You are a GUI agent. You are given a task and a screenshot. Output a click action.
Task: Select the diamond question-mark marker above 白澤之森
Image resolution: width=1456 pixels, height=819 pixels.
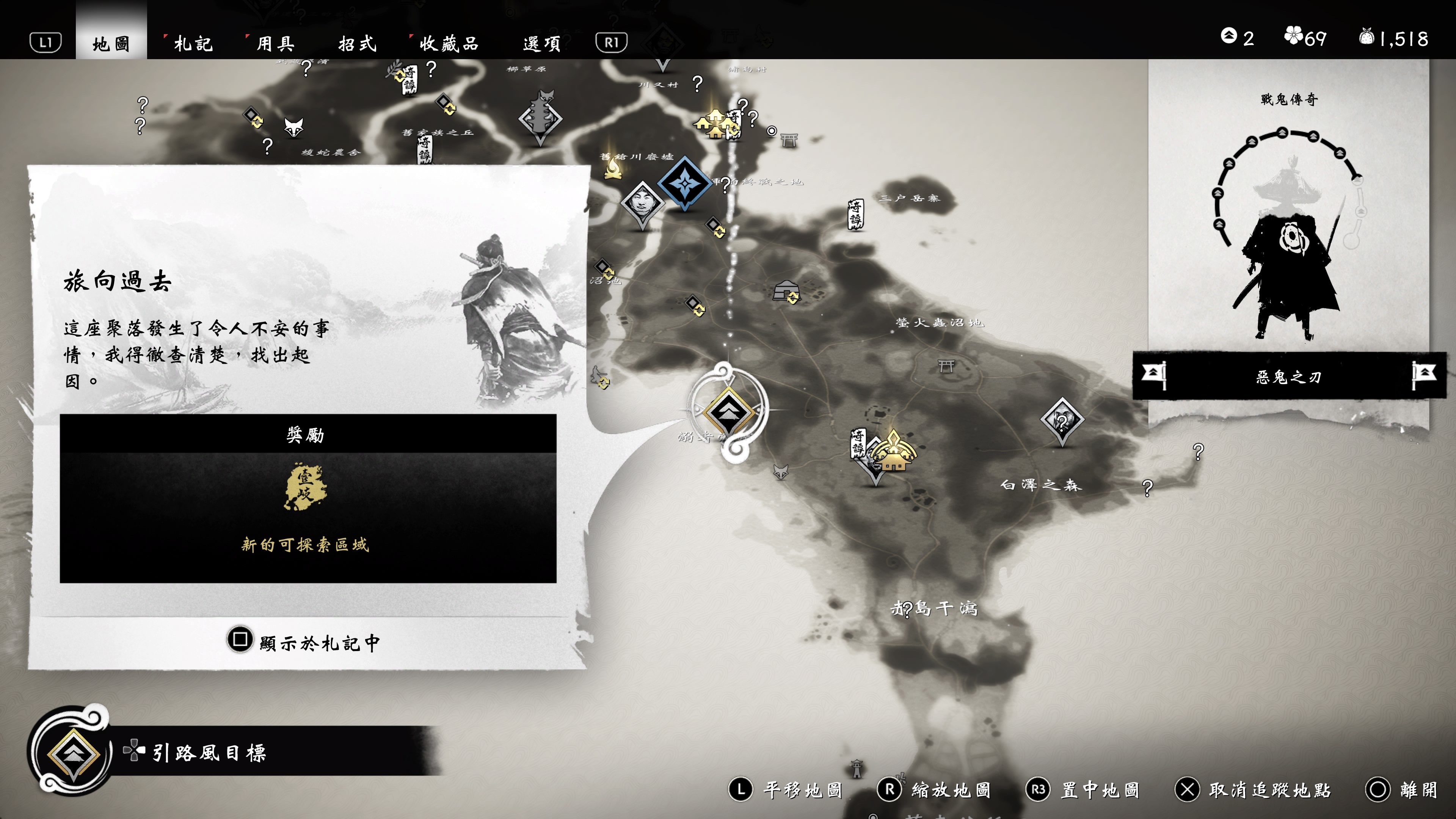pyautogui.click(x=1062, y=420)
